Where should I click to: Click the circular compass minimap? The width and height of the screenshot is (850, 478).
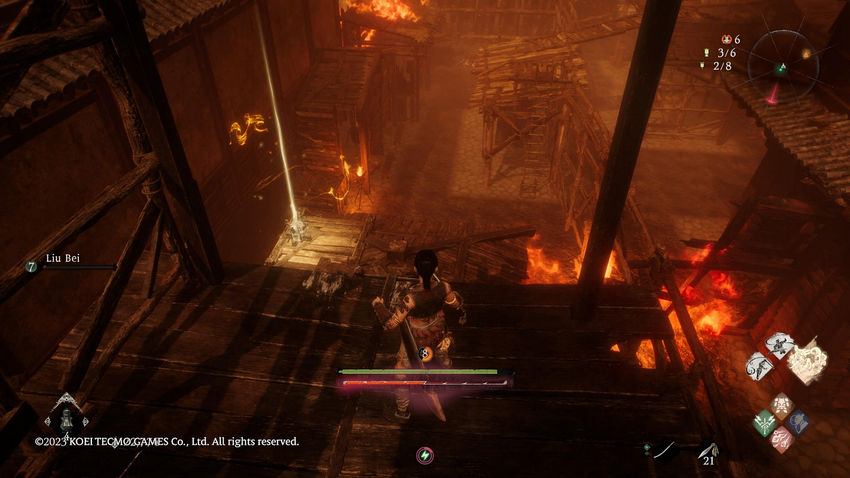(782, 63)
